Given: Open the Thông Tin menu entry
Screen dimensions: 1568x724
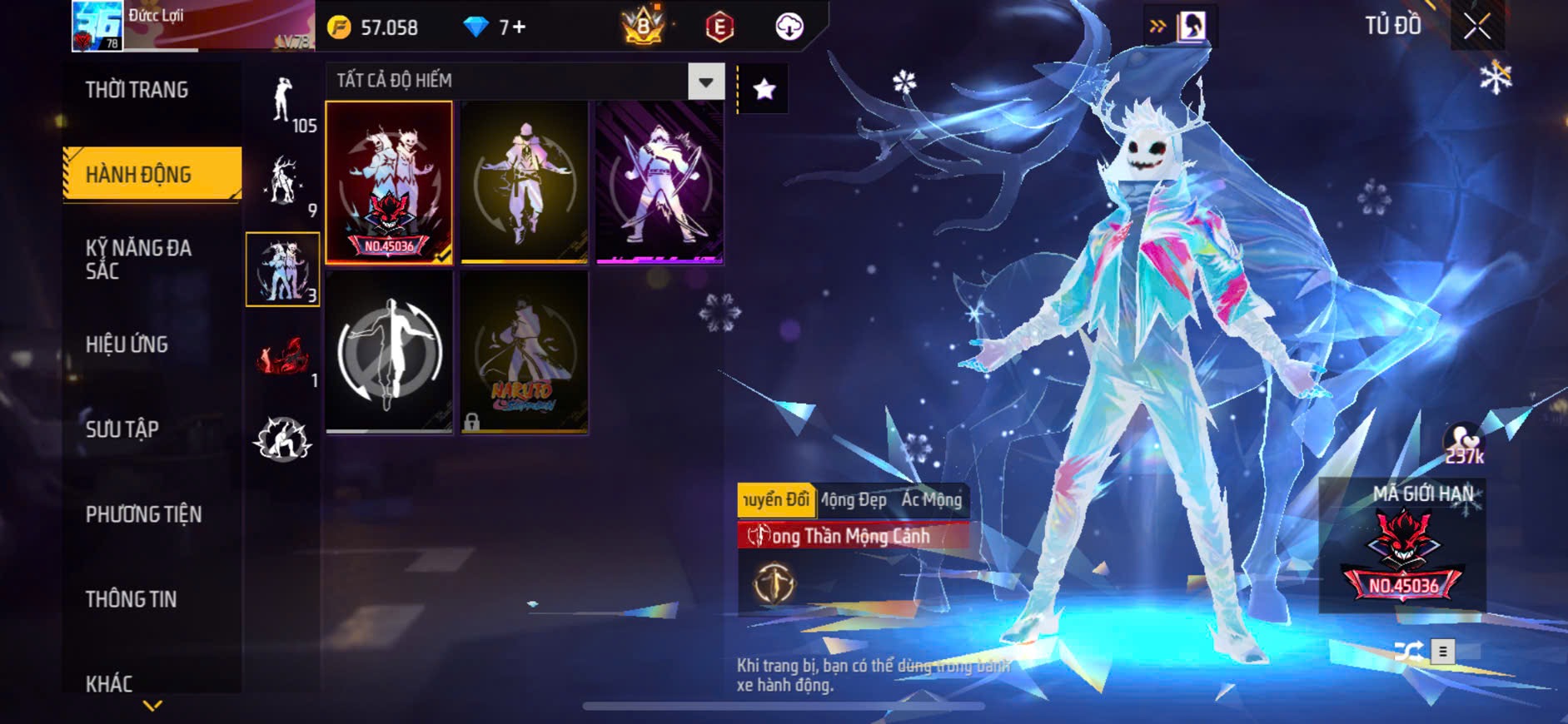Looking at the screenshot, I should 131,599.
